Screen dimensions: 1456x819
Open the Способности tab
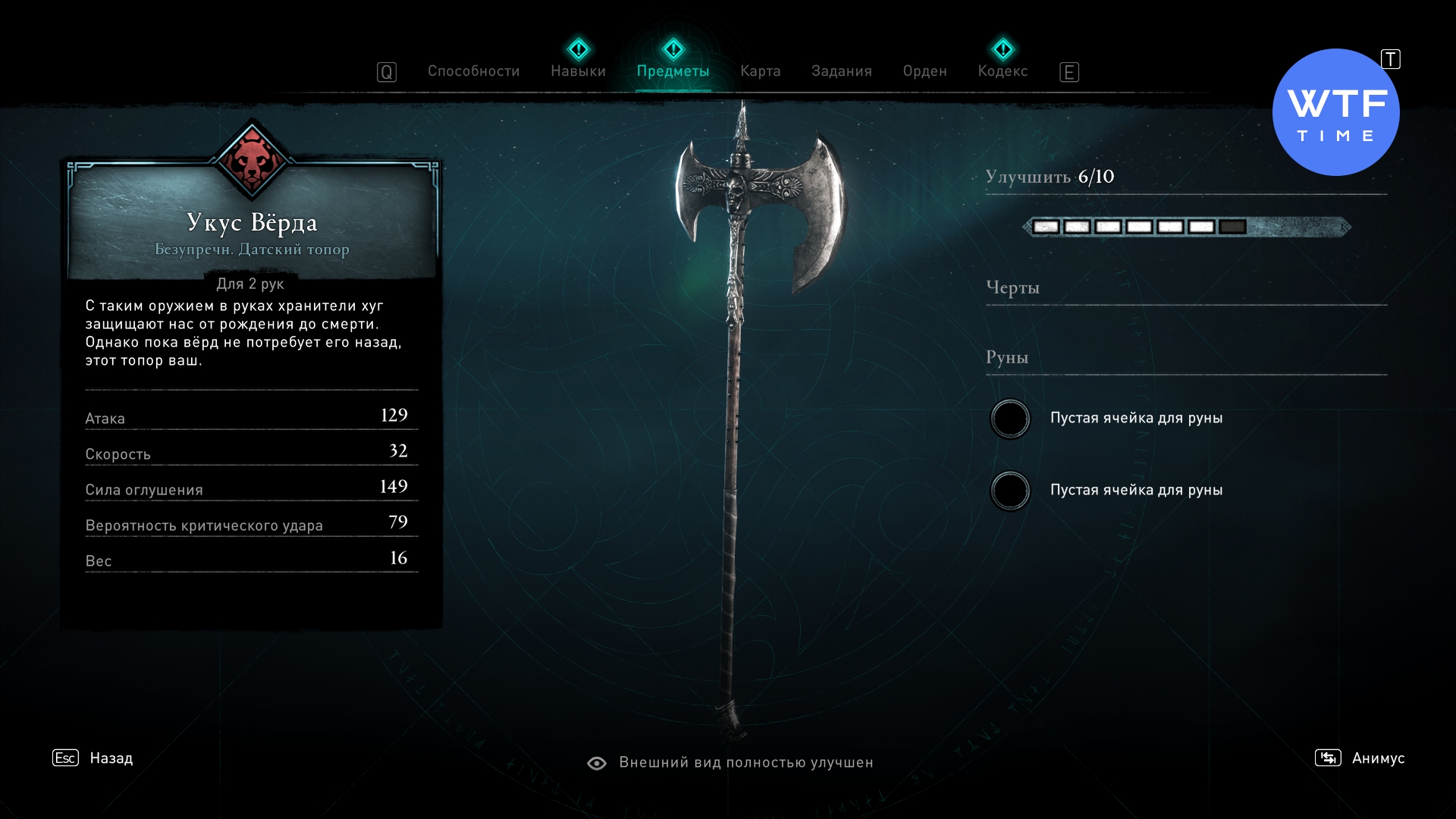(x=473, y=71)
